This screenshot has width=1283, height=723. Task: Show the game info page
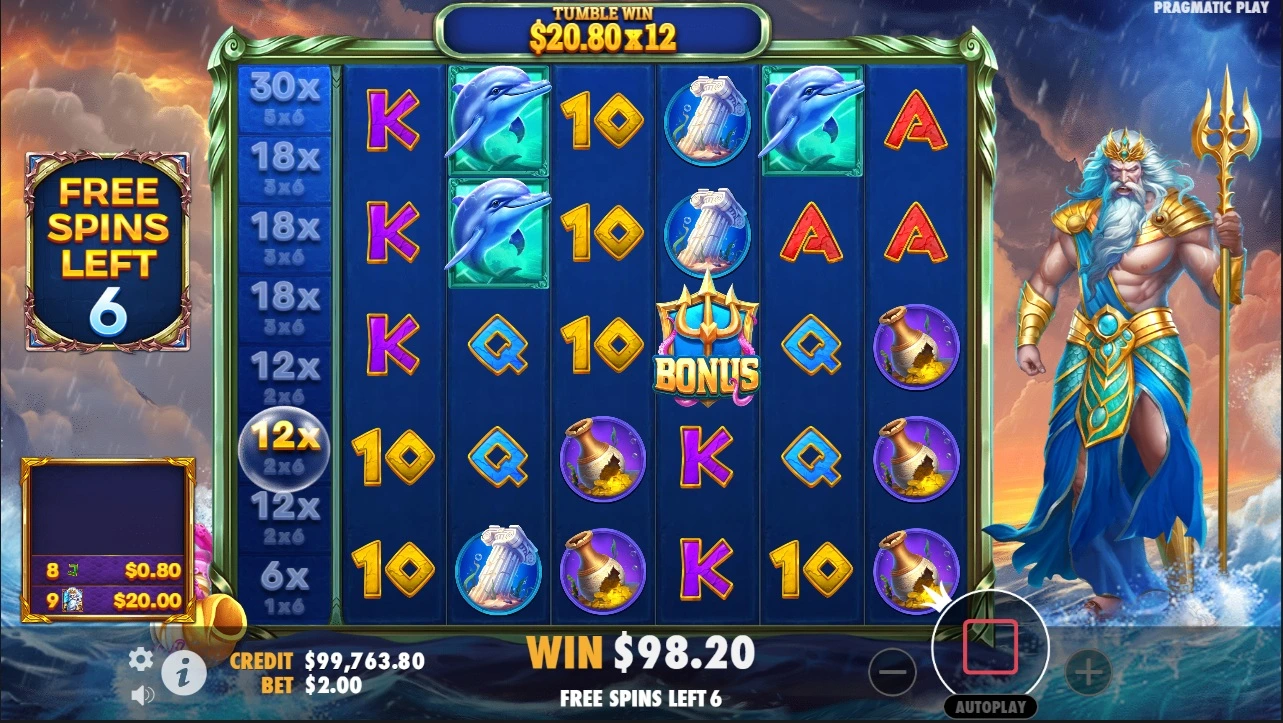pyautogui.click(x=183, y=675)
